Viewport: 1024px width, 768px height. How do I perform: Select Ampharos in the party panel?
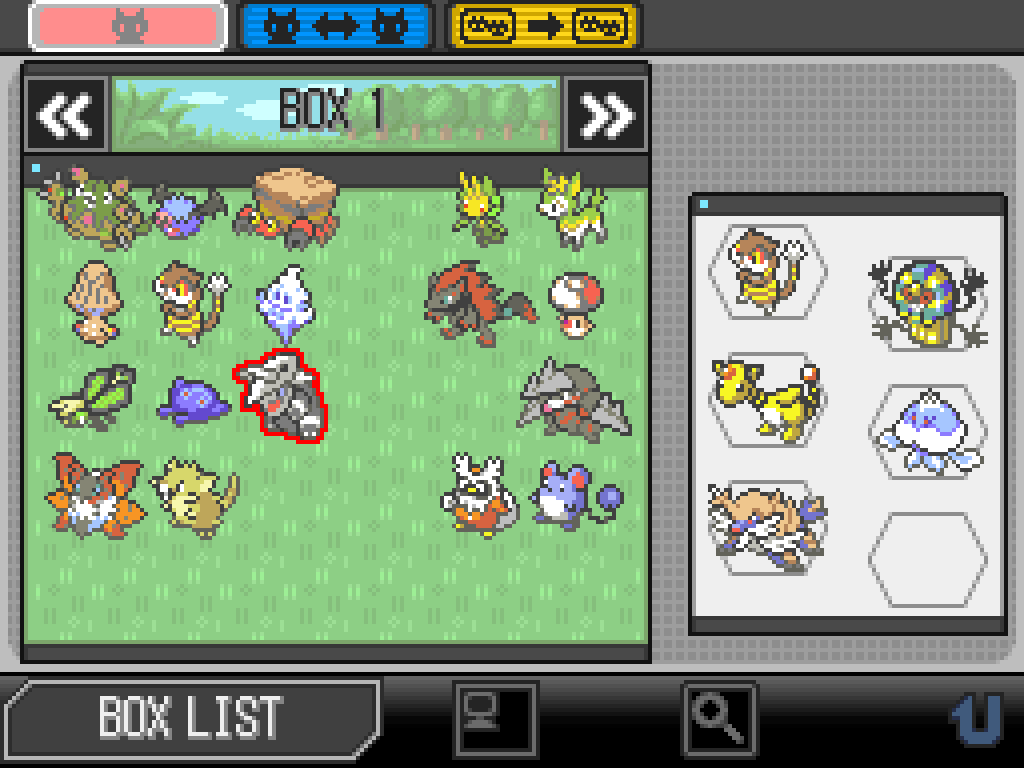tap(765, 400)
